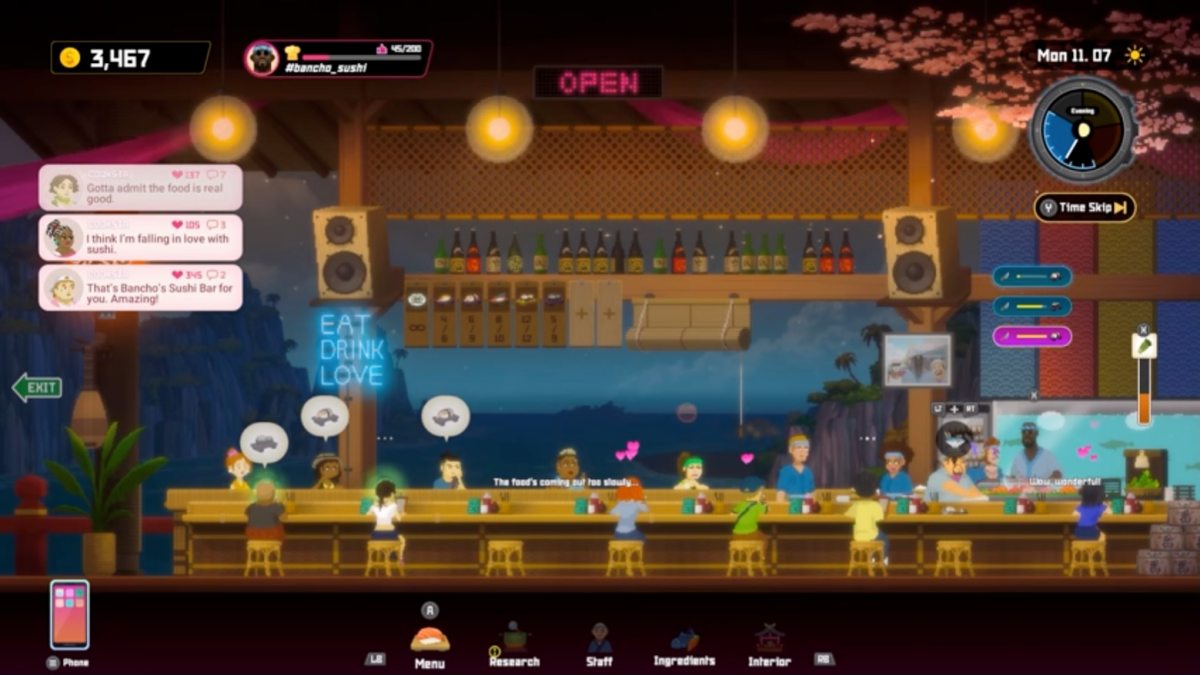Click the wasabi refill icon
Viewport: 1200px width, 675px height.
1144,346
